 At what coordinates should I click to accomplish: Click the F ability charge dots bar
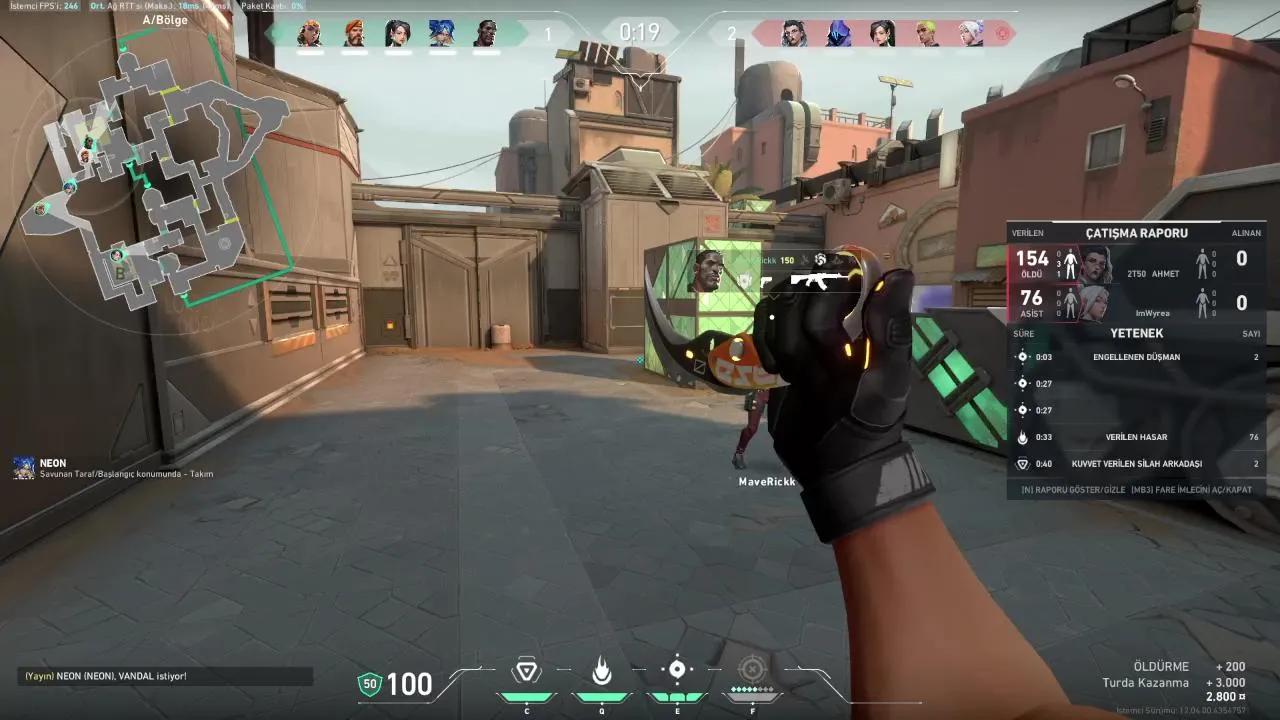click(x=751, y=691)
